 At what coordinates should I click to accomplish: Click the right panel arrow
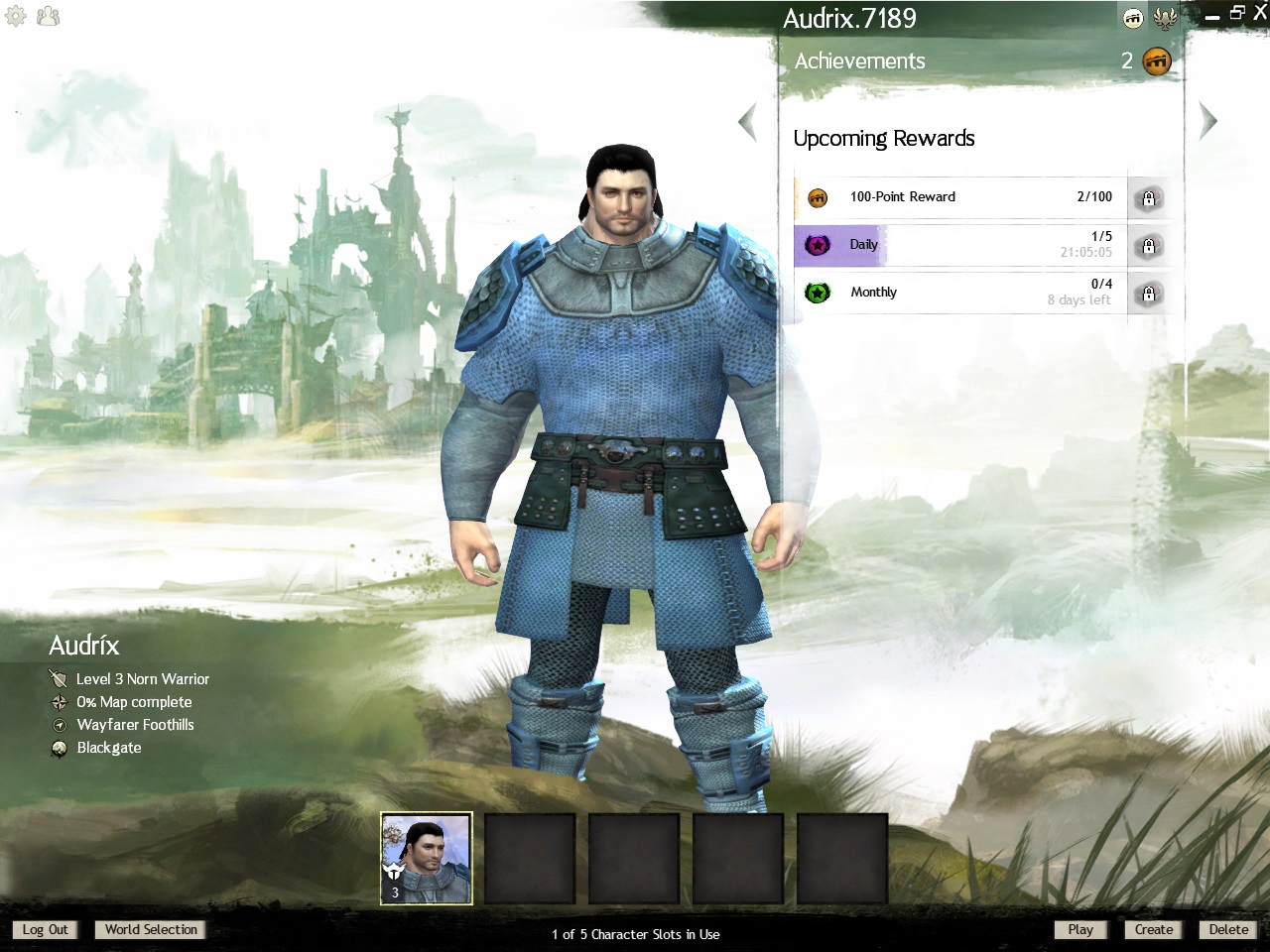pyautogui.click(x=1207, y=121)
